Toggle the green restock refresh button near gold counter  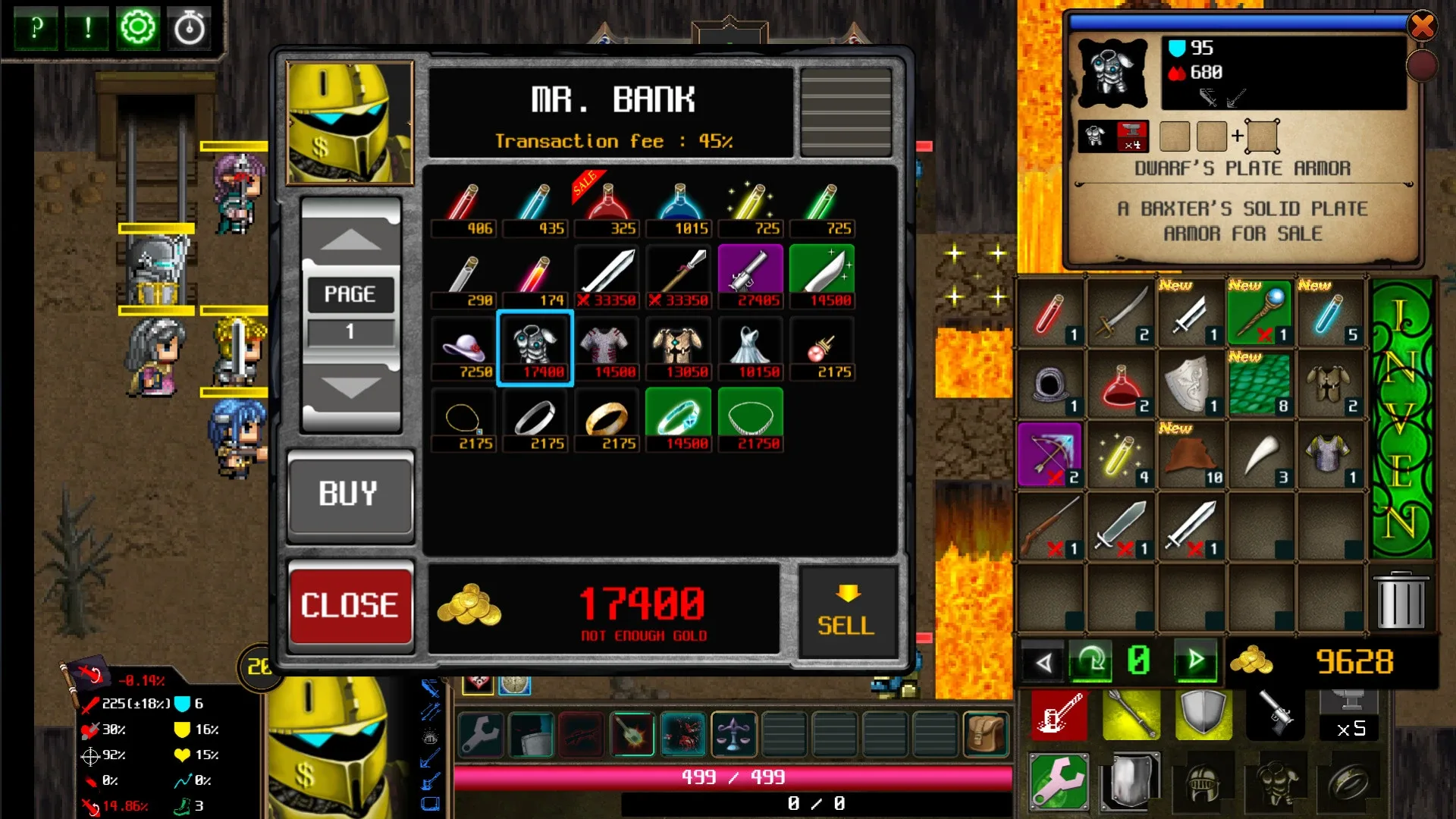point(1090,661)
